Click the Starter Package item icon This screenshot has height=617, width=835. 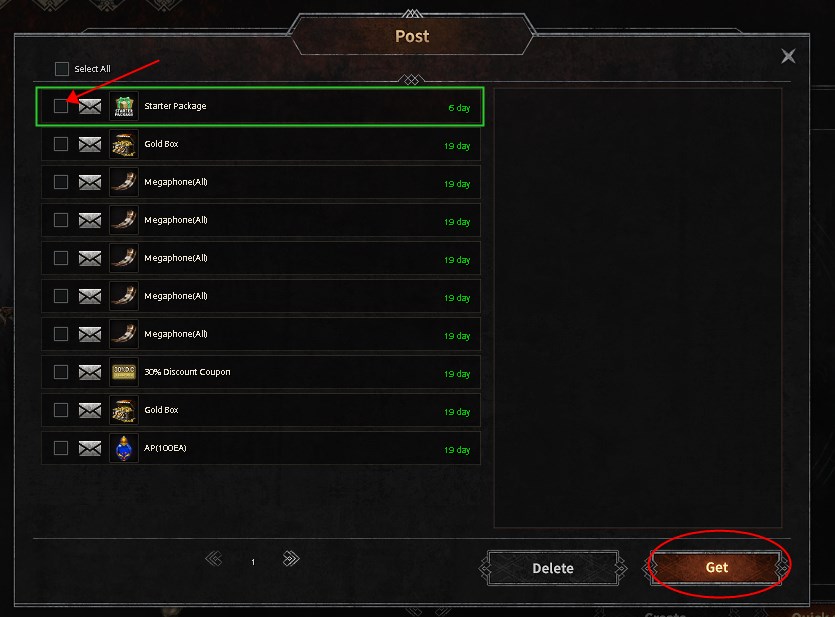click(x=124, y=106)
